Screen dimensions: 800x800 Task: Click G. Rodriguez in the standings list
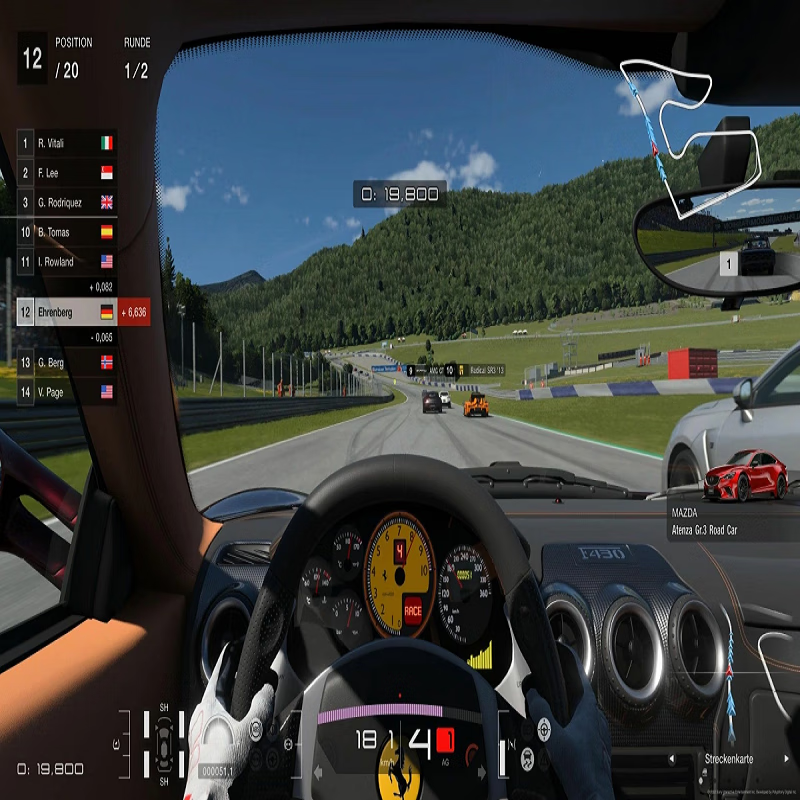point(66,202)
